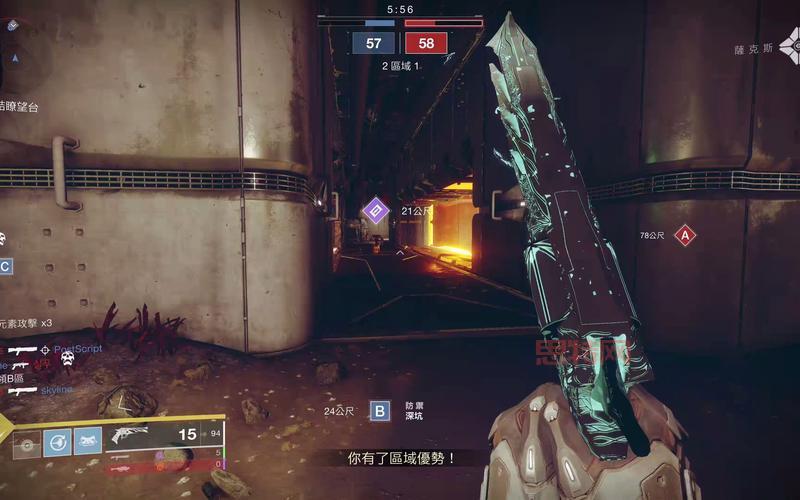Click the zone C marker
The height and width of the screenshot is (500, 800).
coord(5,266)
